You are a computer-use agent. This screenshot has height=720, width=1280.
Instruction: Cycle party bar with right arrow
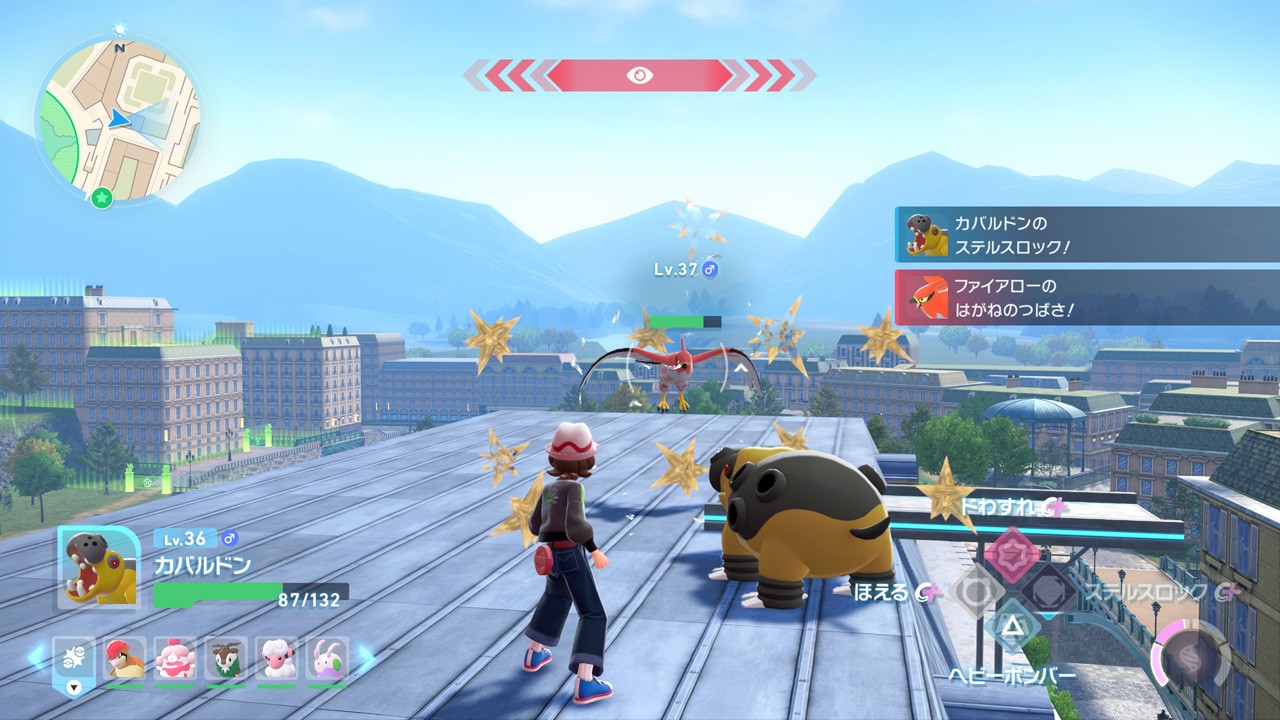(365, 657)
